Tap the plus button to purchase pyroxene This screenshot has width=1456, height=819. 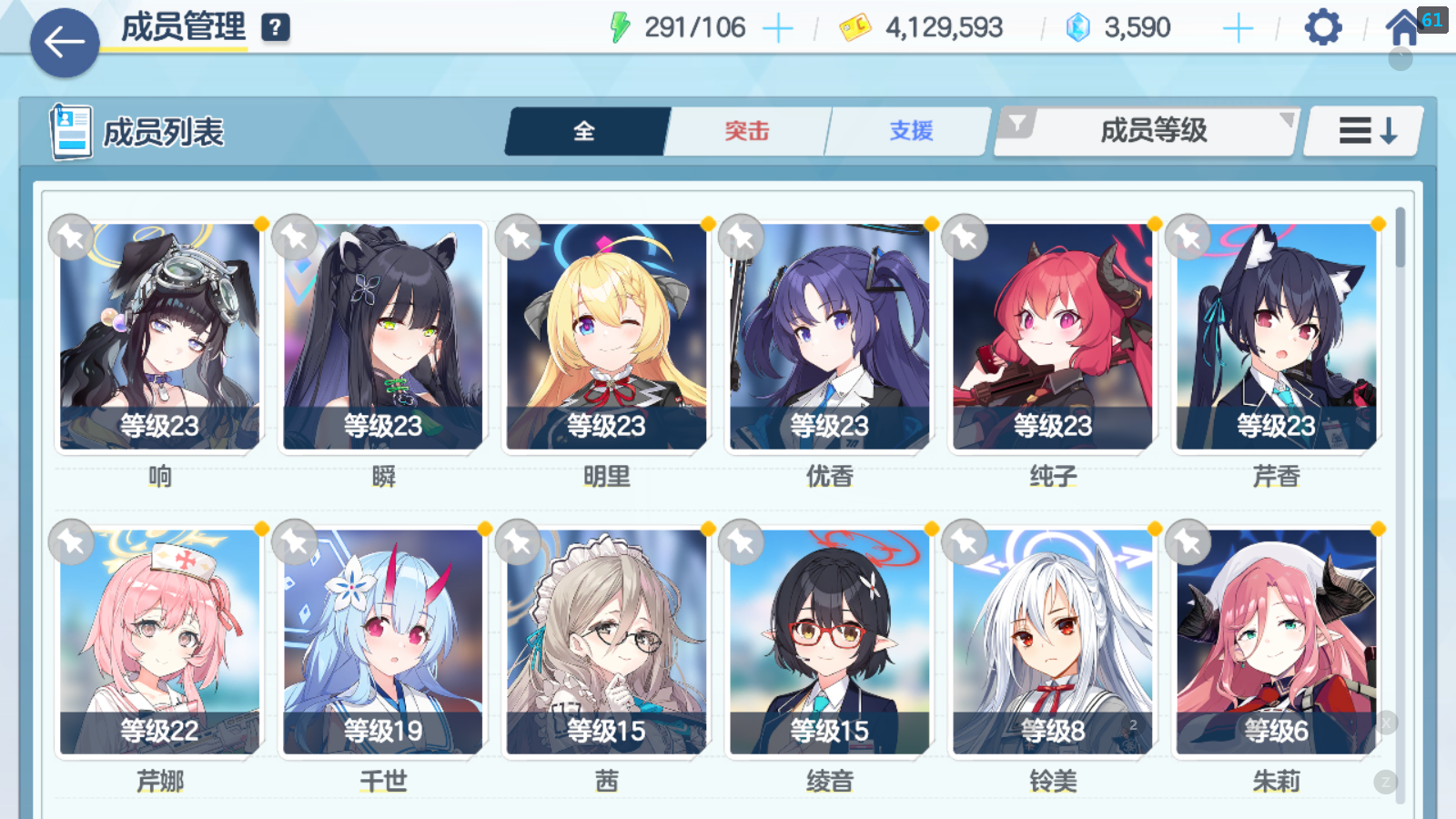click(x=1237, y=26)
